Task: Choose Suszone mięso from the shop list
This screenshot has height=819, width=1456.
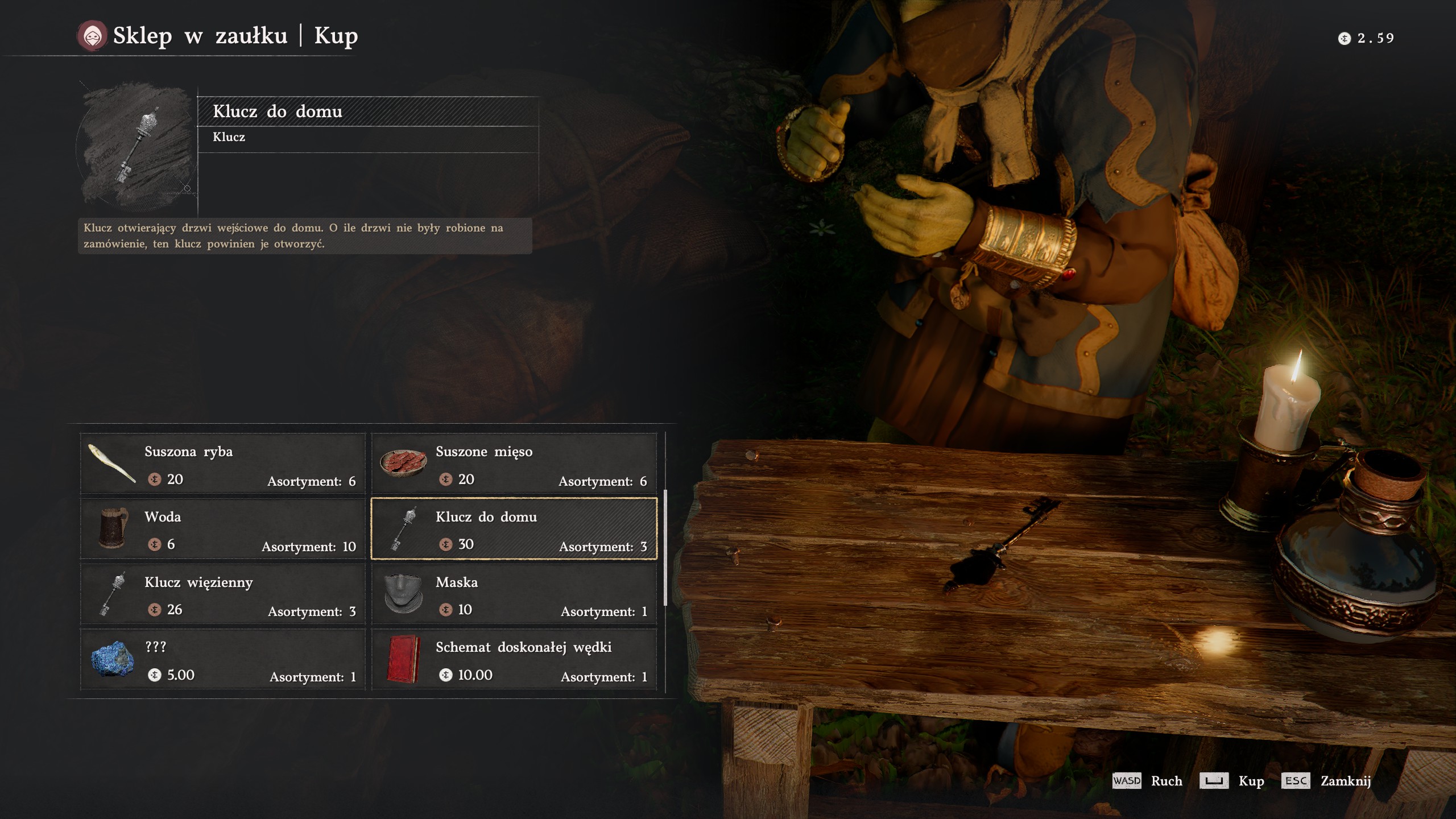Action: (514, 464)
